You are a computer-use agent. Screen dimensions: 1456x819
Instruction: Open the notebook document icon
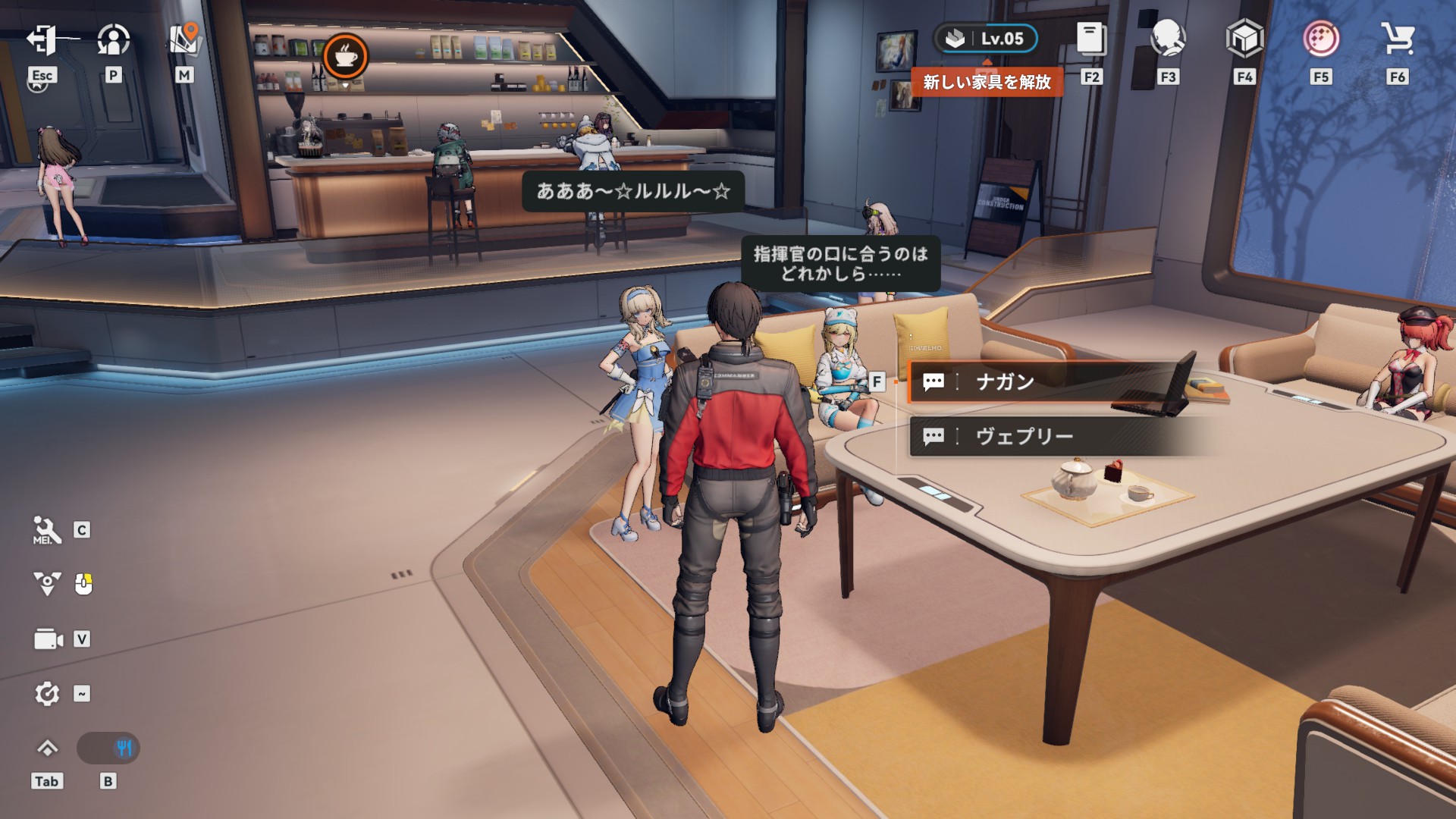pos(1091,39)
